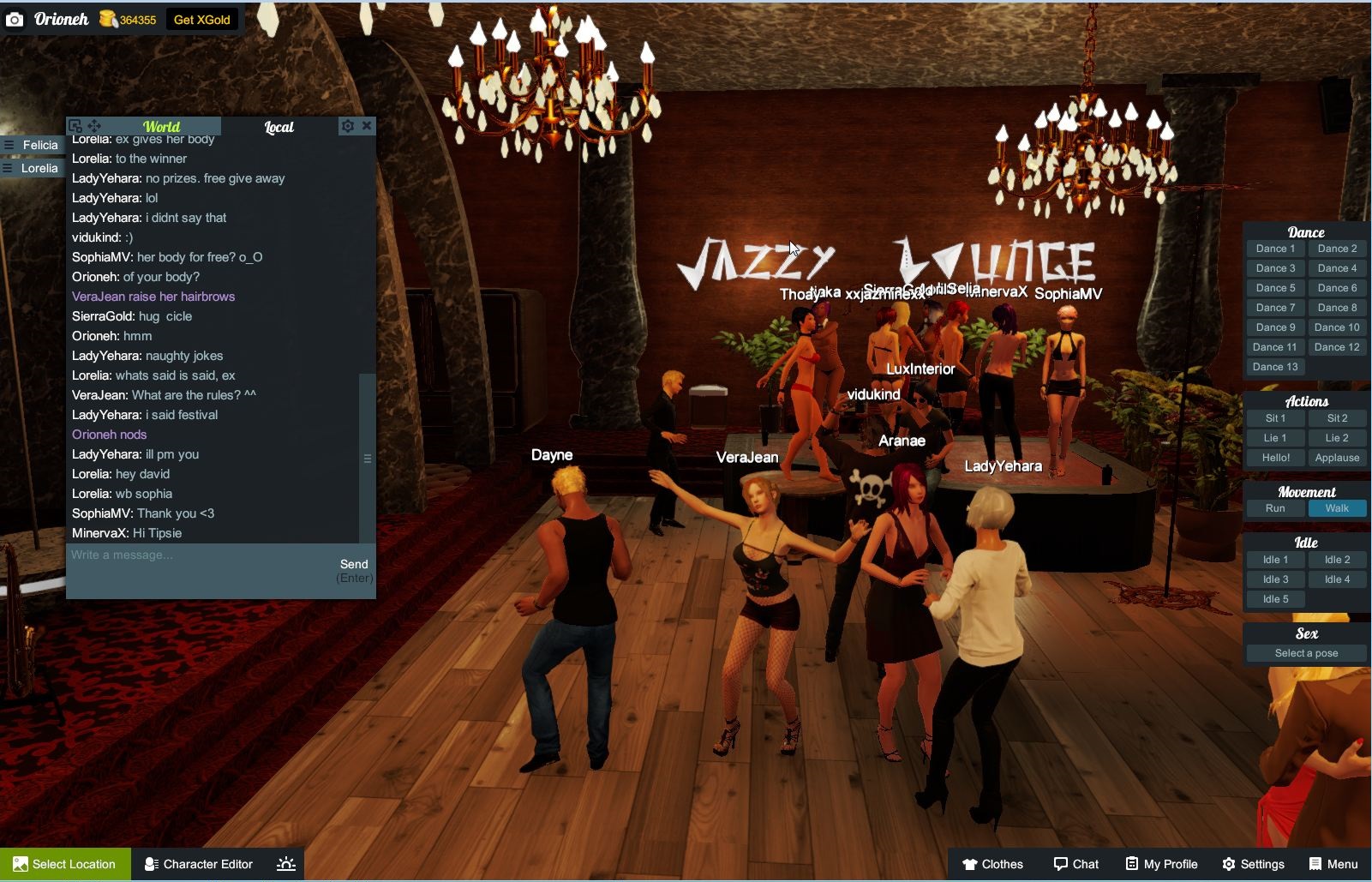Click the camera snapshot icon top left
The image size is (1372, 882).
(15, 18)
